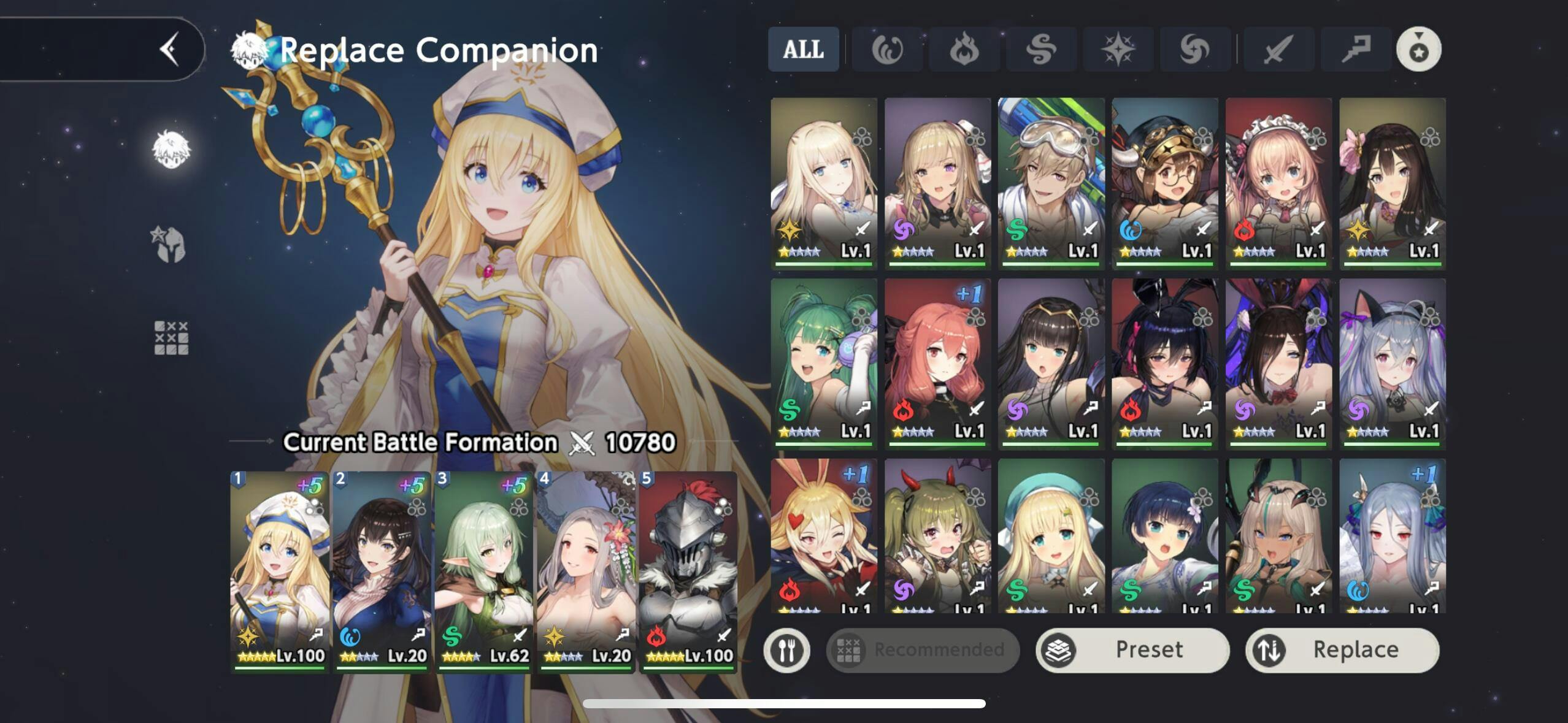Go back with the arrow button
Screen dimensions: 1568x723
169,49
